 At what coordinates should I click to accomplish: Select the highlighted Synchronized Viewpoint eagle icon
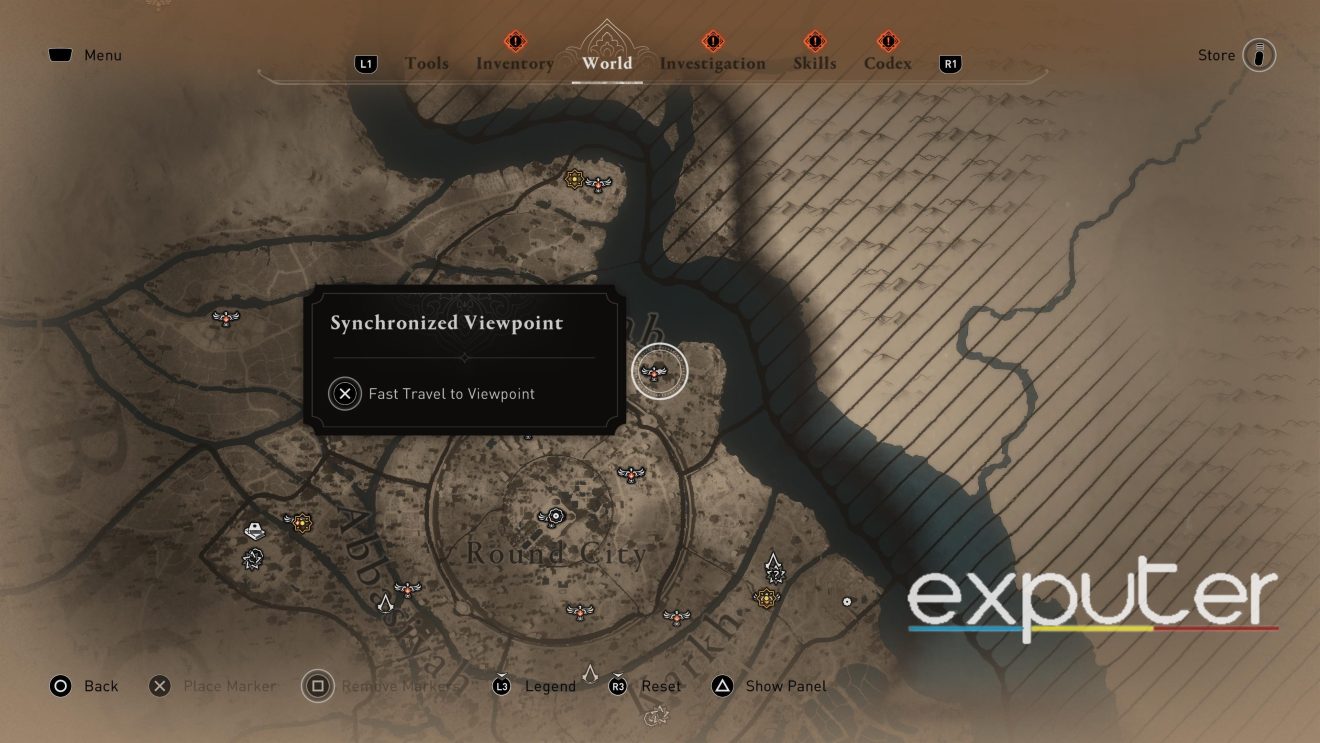point(659,372)
